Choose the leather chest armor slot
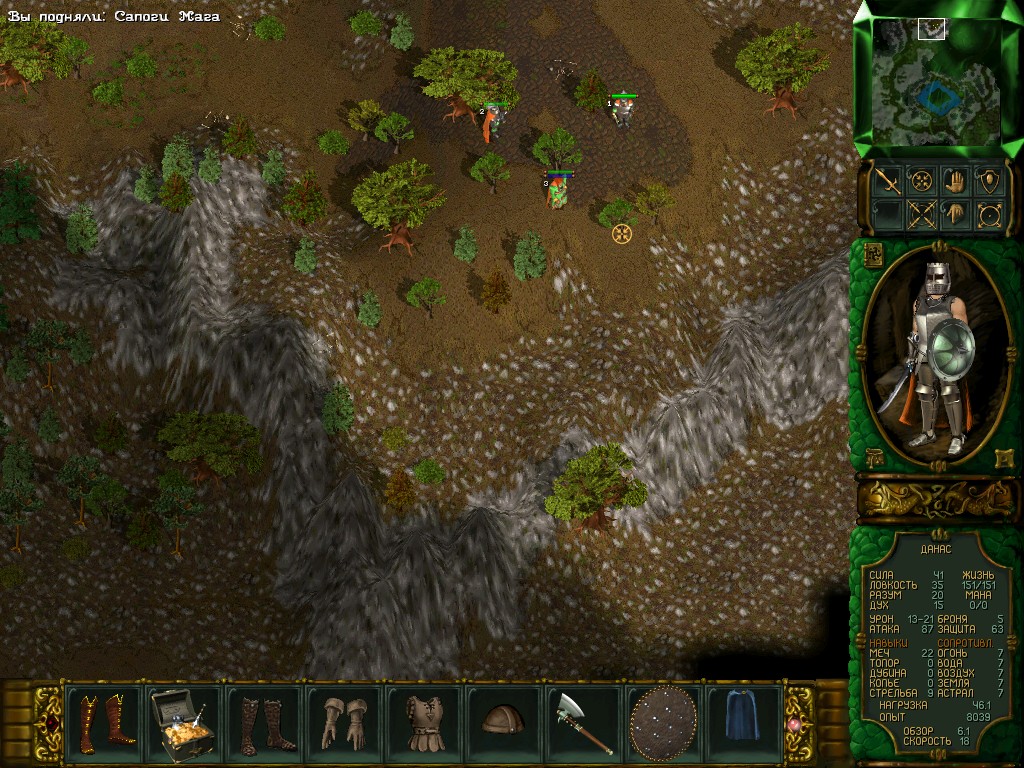Image resolution: width=1024 pixels, height=768 pixels. point(424,722)
